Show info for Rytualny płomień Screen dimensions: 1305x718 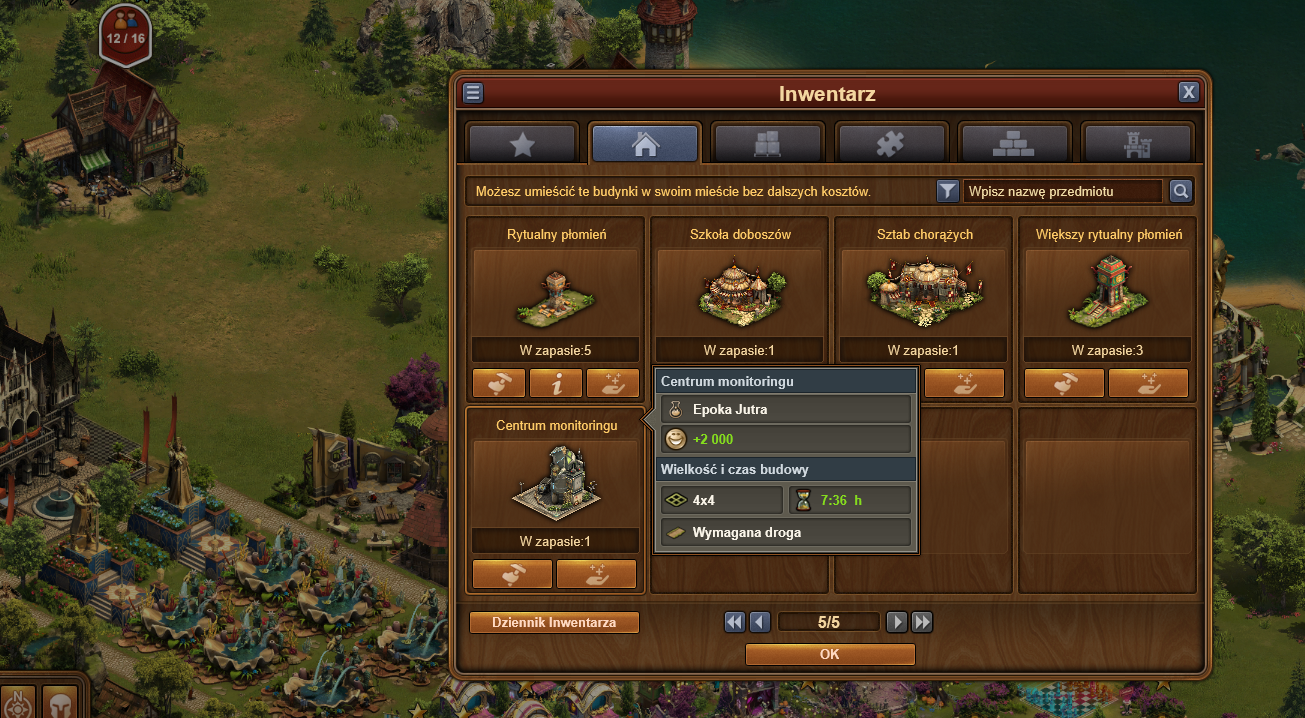[x=555, y=383]
